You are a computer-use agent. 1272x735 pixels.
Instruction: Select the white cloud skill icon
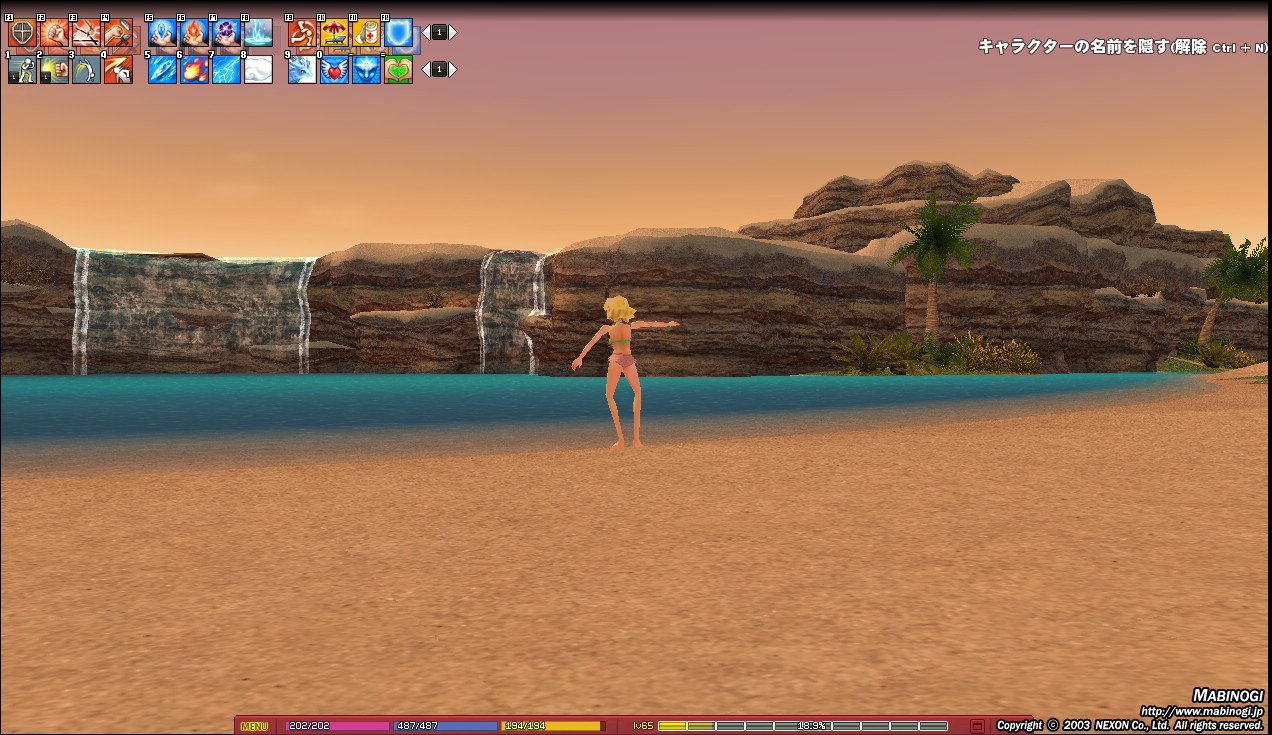(258, 69)
